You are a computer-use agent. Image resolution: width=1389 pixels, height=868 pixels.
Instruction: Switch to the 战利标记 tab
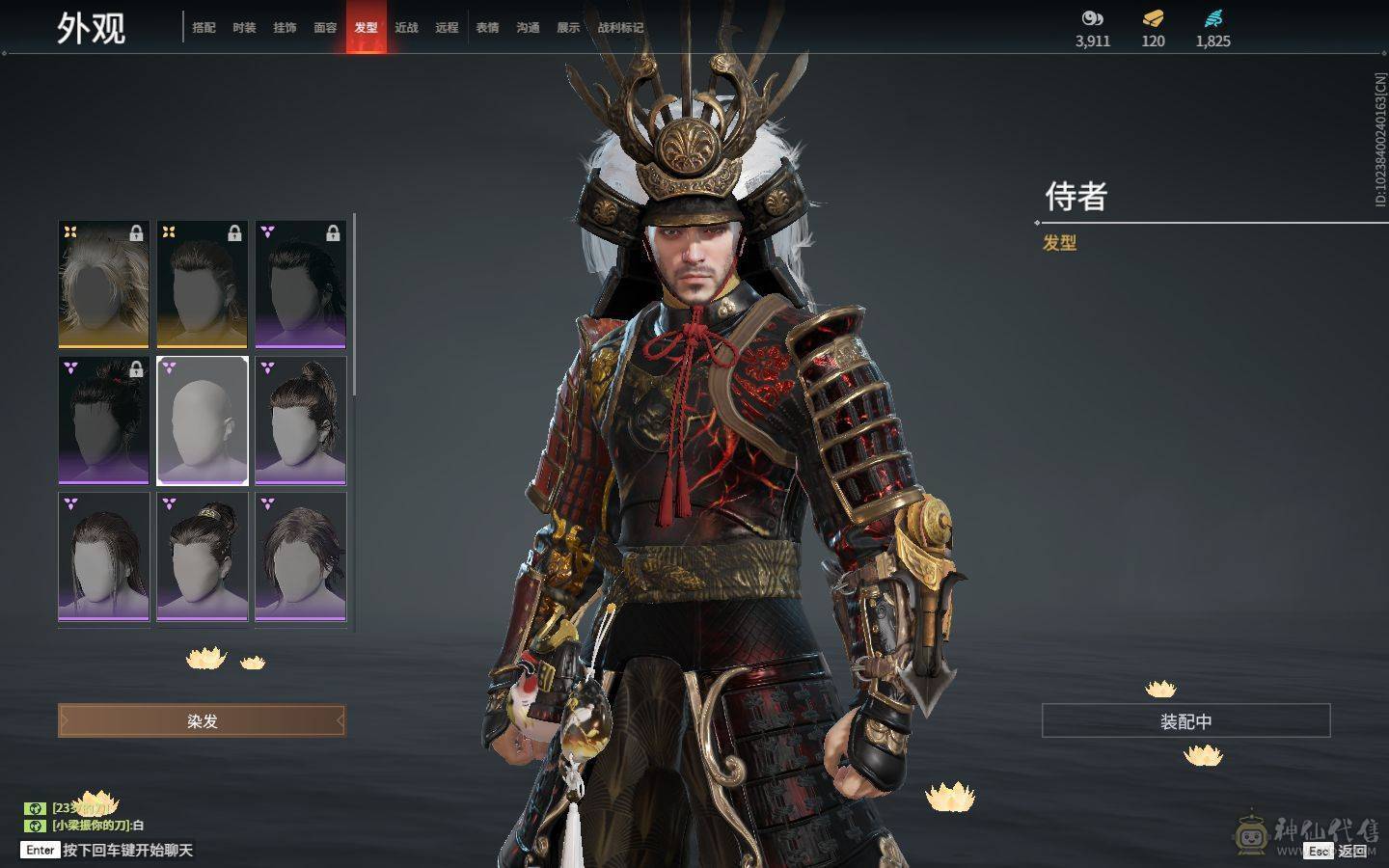click(620, 28)
